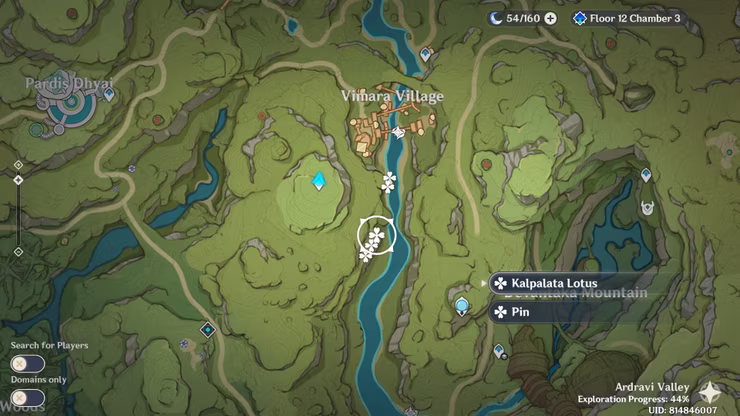This screenshot has width=740, height=416.
Task: Click the top diamond on the zoom slider
Action: [18, 164]
